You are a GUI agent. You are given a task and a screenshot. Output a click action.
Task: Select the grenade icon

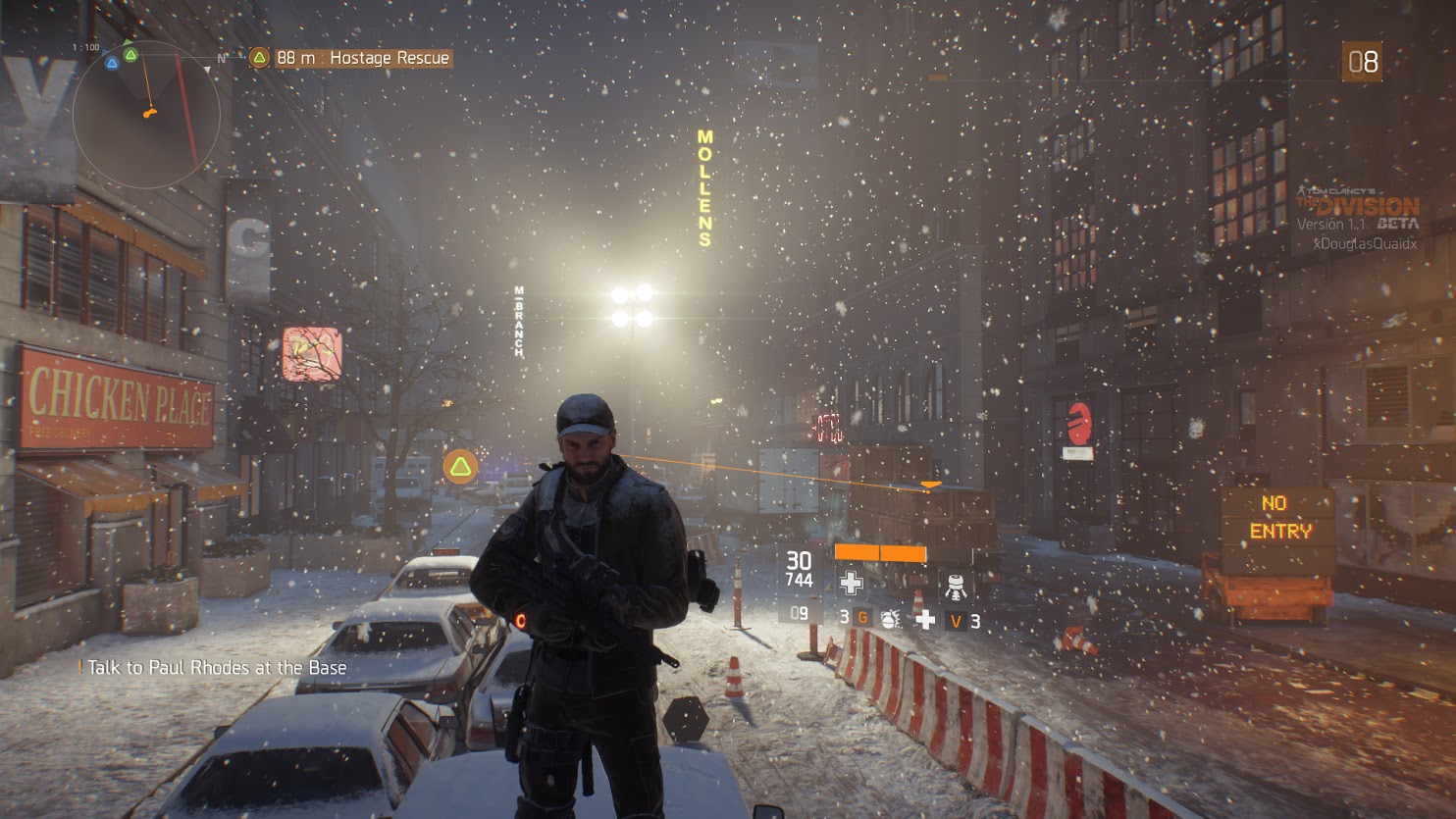pyautogui.click(x=890, y=618)
